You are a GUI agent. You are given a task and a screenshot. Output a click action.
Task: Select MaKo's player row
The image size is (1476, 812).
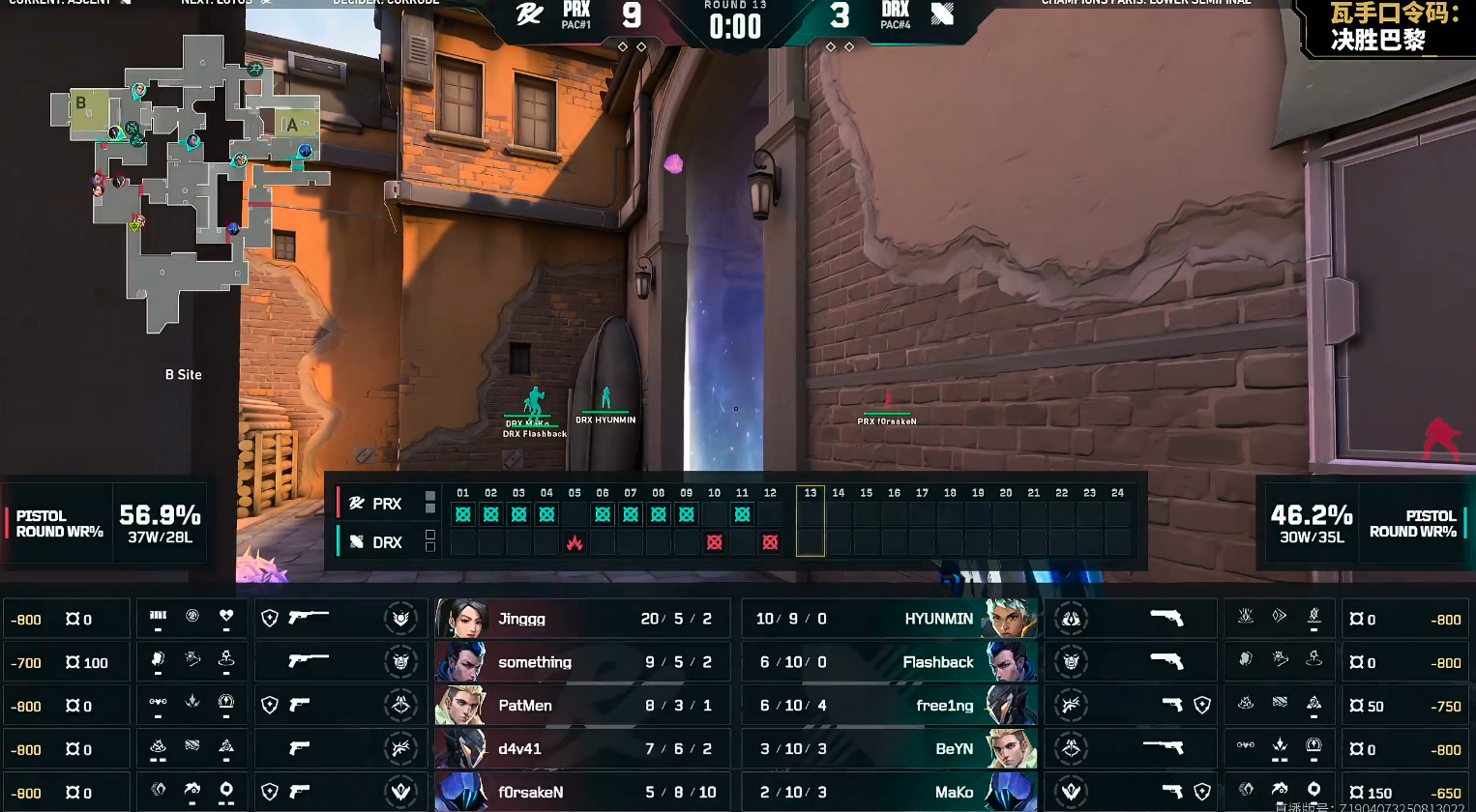[x=890, y=793]
